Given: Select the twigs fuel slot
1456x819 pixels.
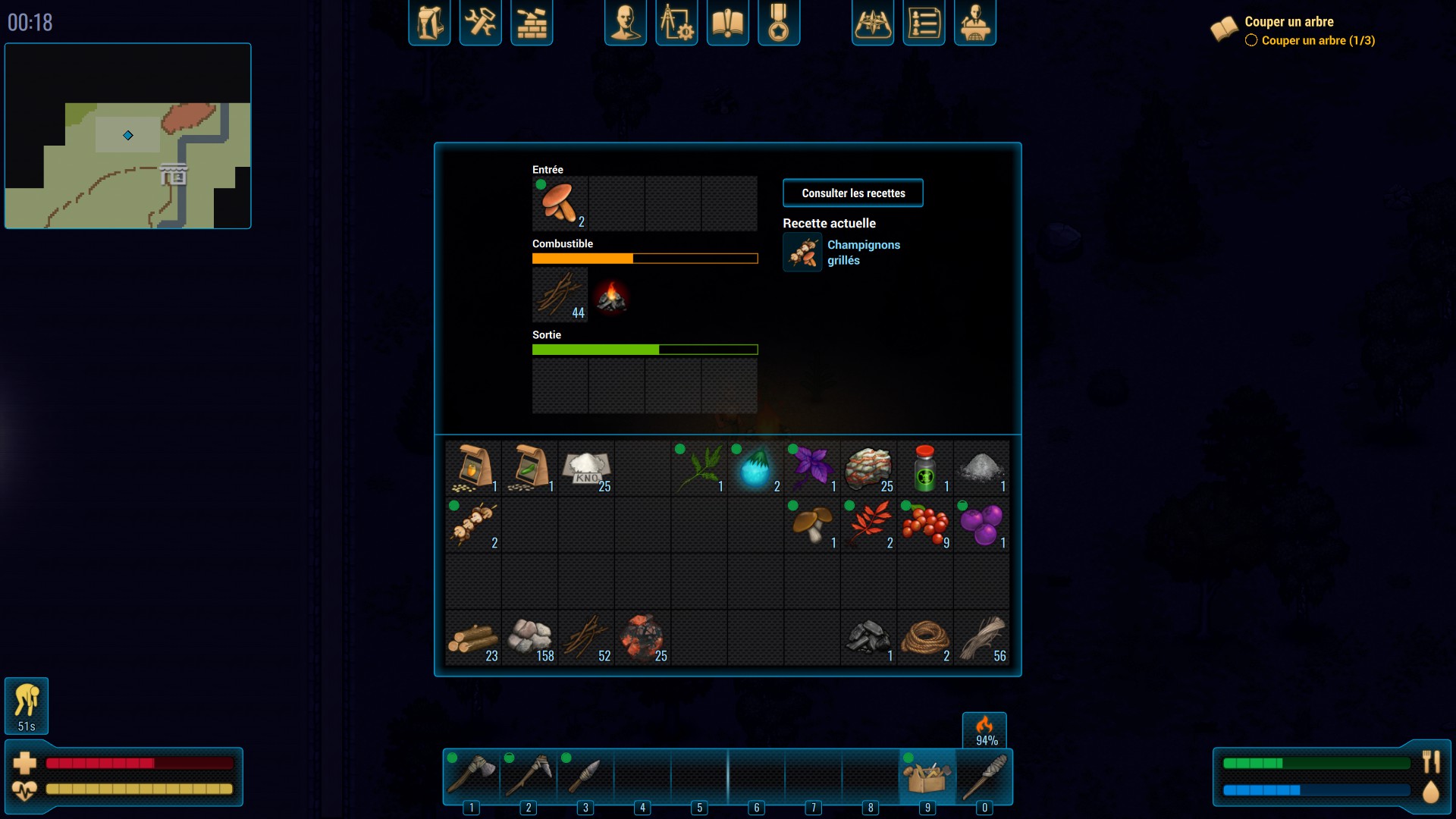Looking at the screenshot, I should [560, 295].
